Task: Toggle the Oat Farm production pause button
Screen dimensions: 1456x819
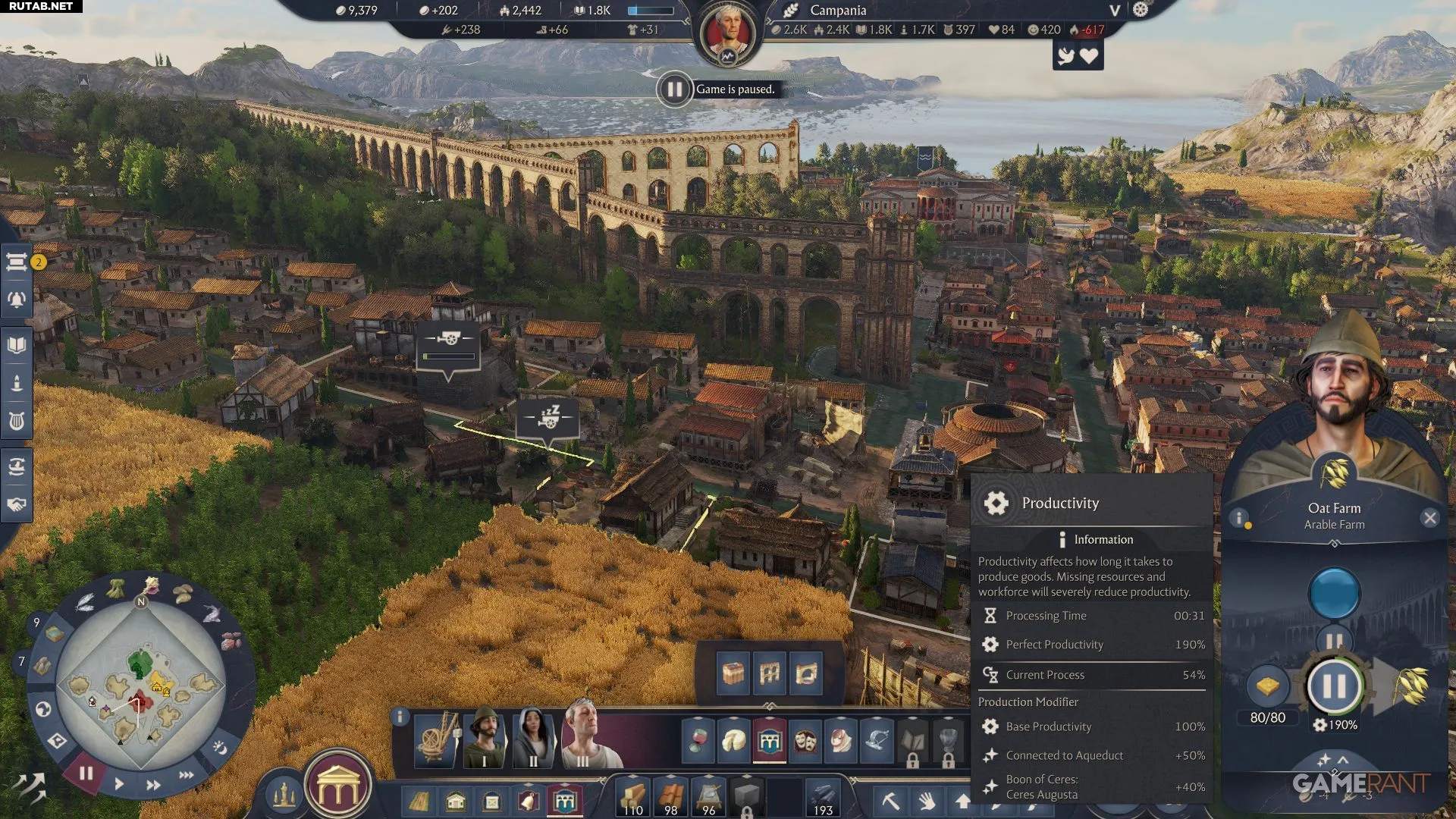Action: click(1334, 686)
